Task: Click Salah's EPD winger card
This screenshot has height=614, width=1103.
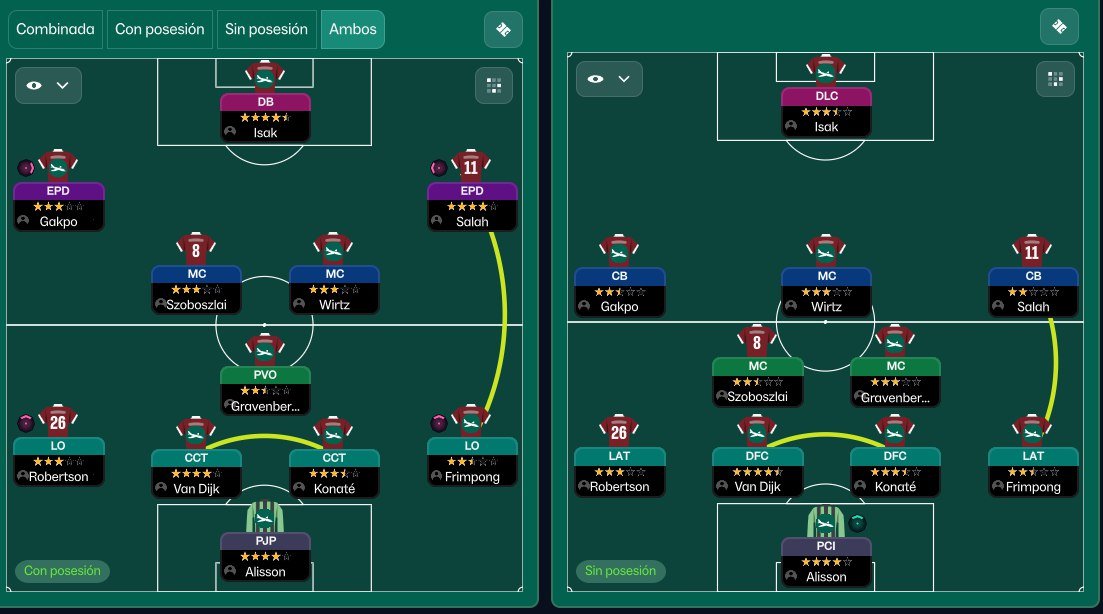Action: 472,206
